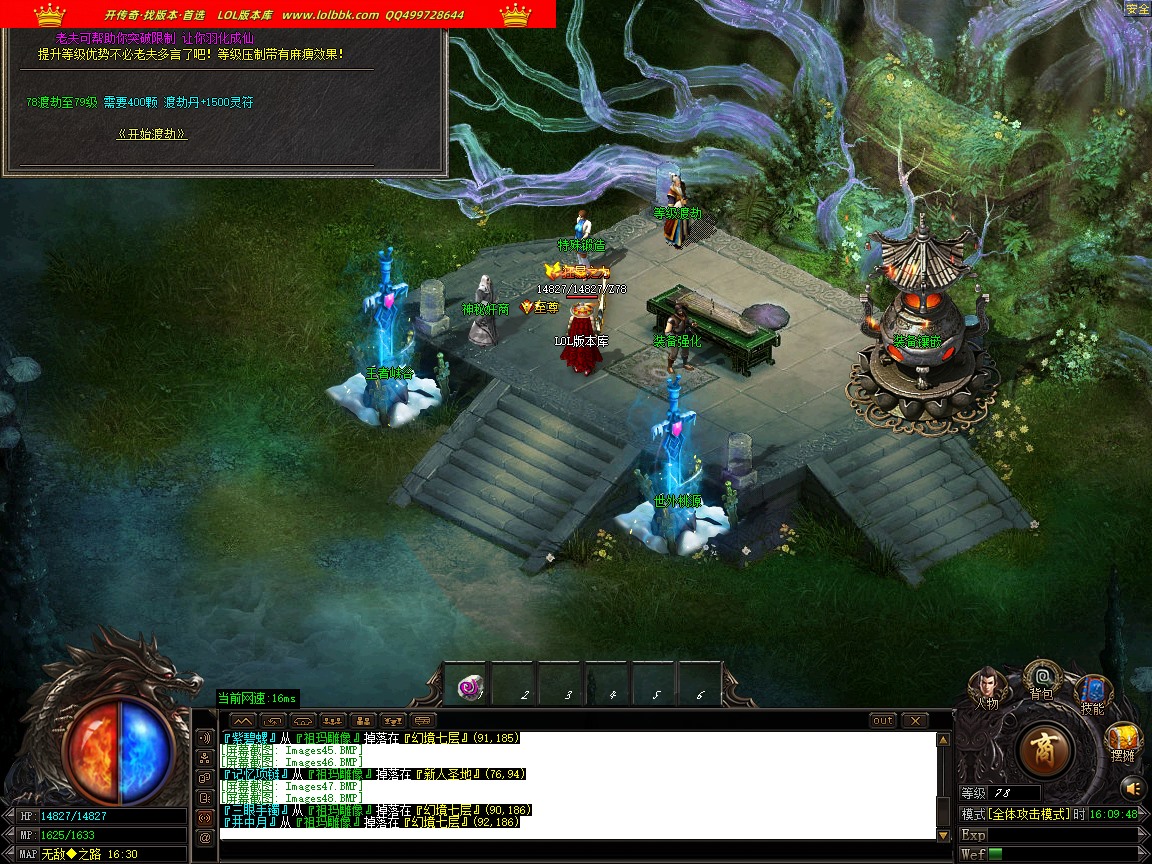The height and width of the screenshot is (864, 1152).
Task: Click the 等级渡劫 NPC name label
Action: coord(678,213)
